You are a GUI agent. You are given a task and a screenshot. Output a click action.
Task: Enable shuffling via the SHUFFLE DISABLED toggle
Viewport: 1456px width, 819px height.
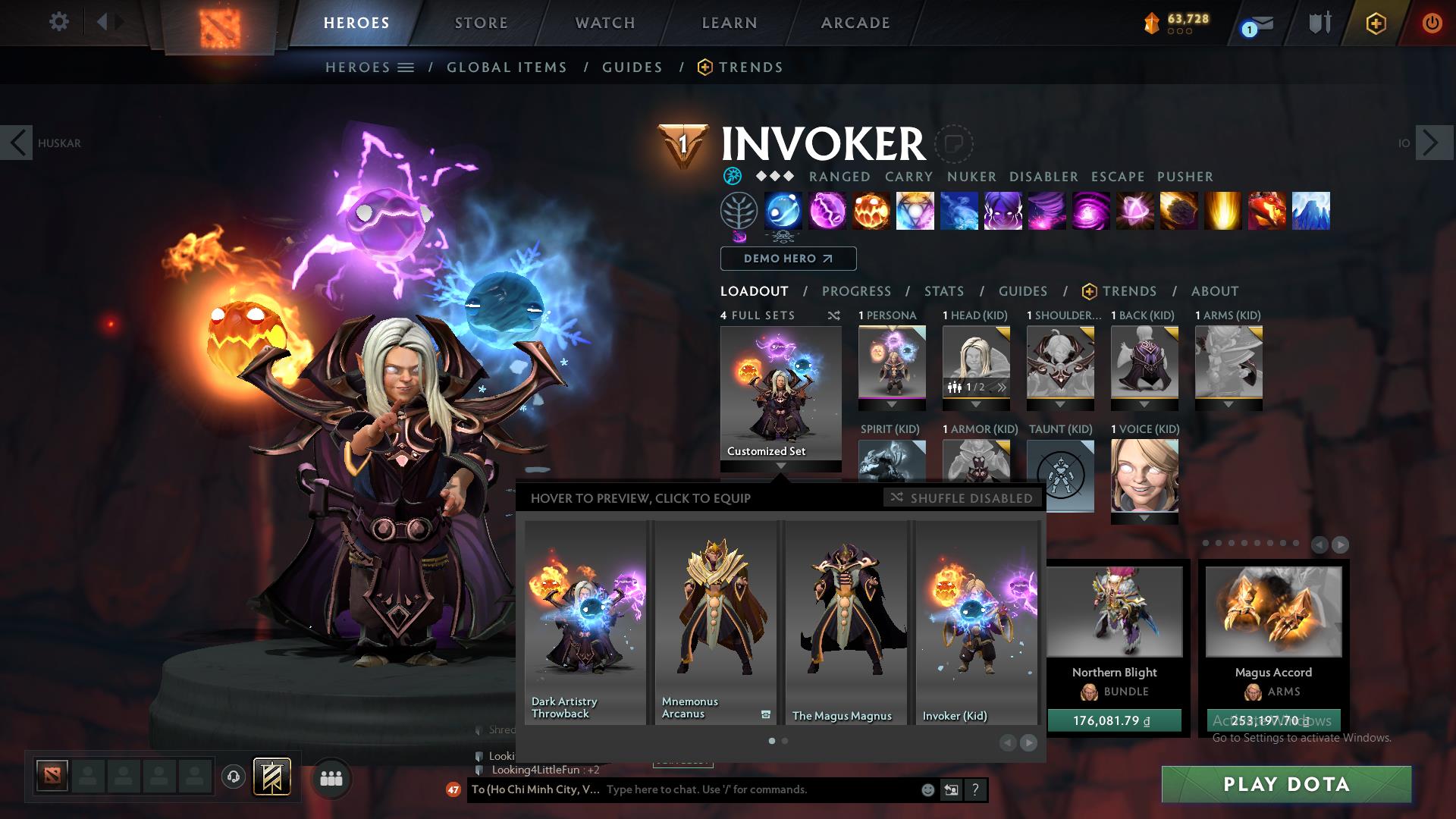(962, 498)
